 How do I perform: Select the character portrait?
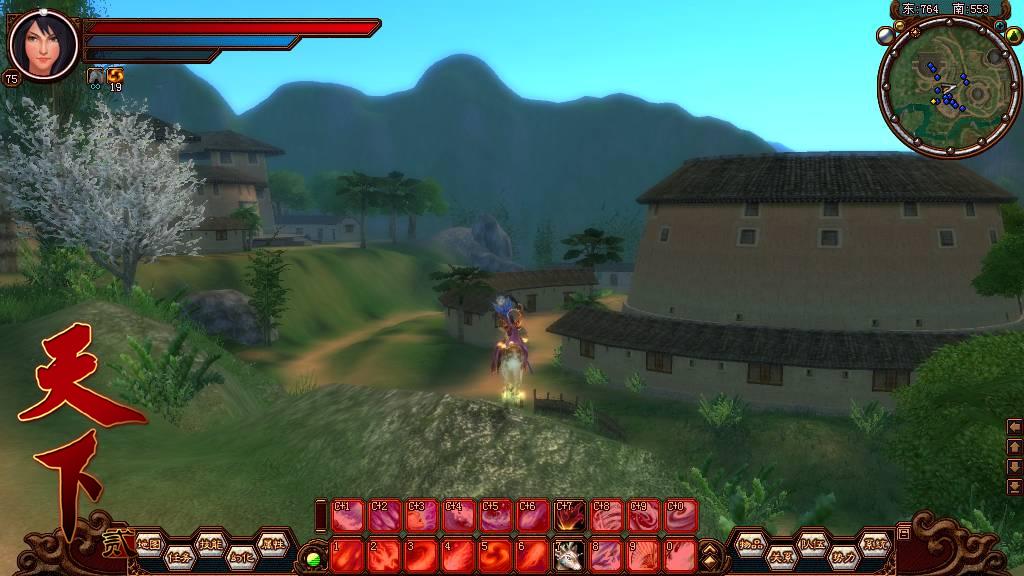(42, 44)
